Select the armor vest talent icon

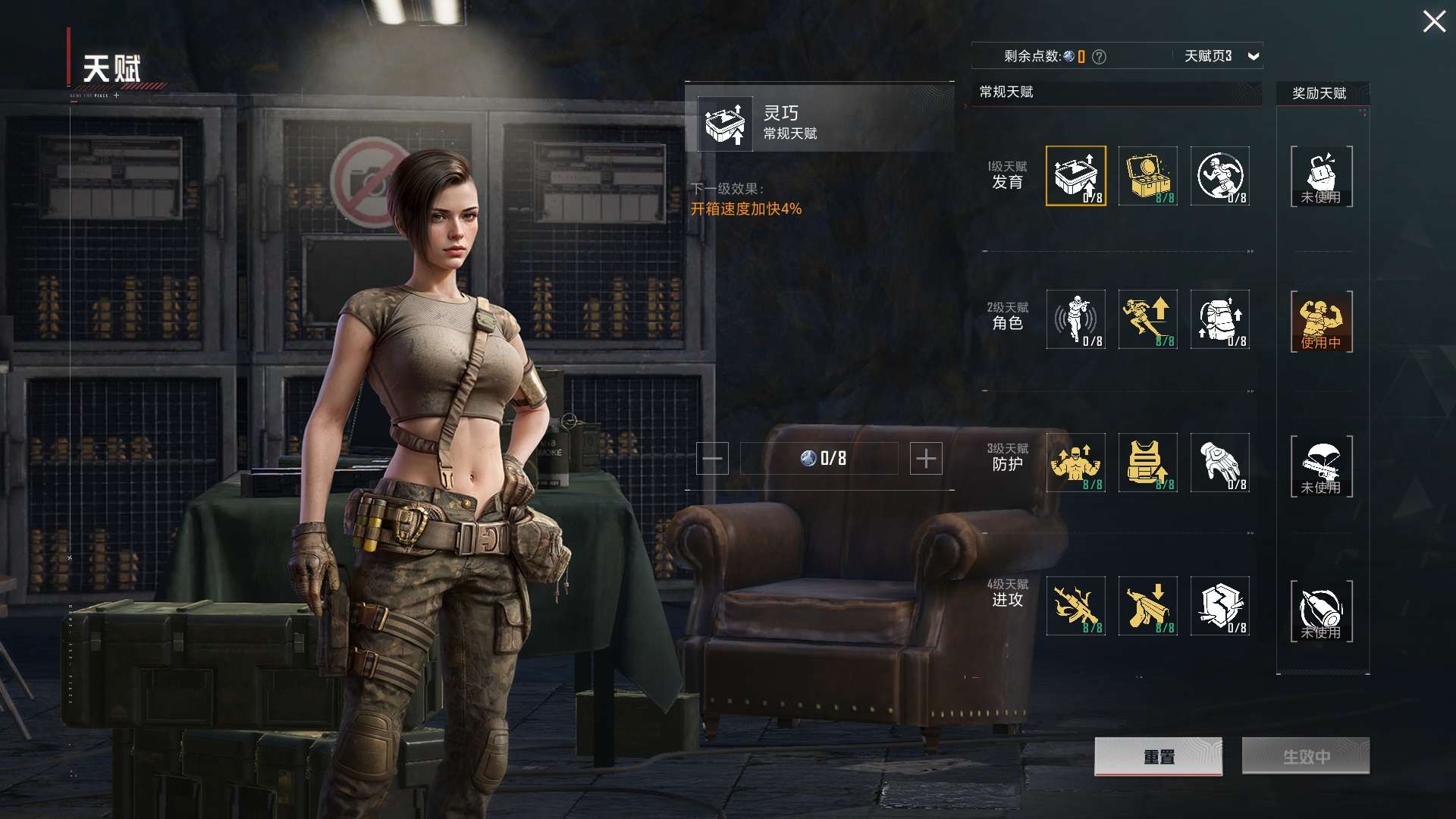click(x=1148, y=463)
